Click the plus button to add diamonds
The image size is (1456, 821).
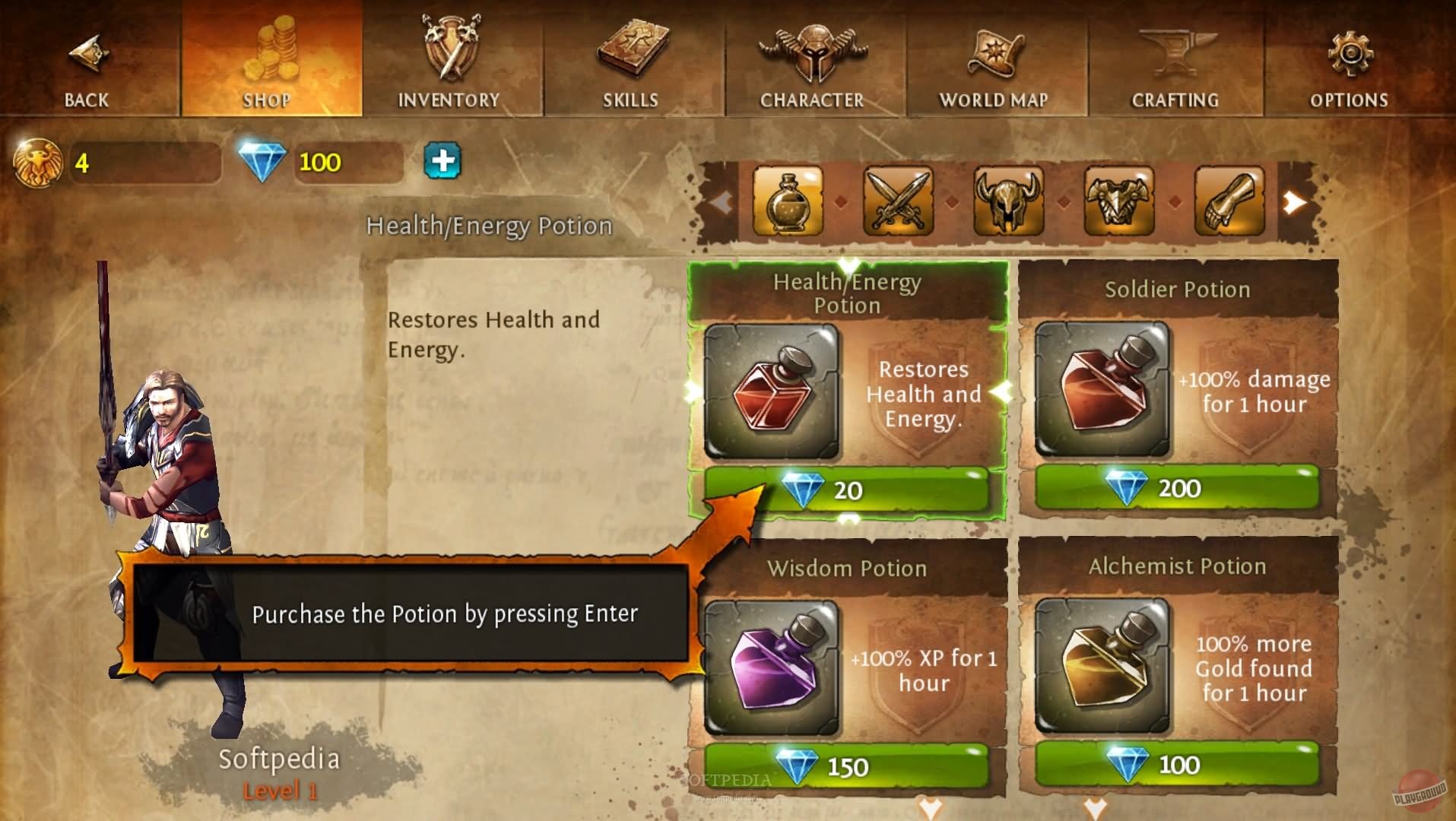(444, 161)
